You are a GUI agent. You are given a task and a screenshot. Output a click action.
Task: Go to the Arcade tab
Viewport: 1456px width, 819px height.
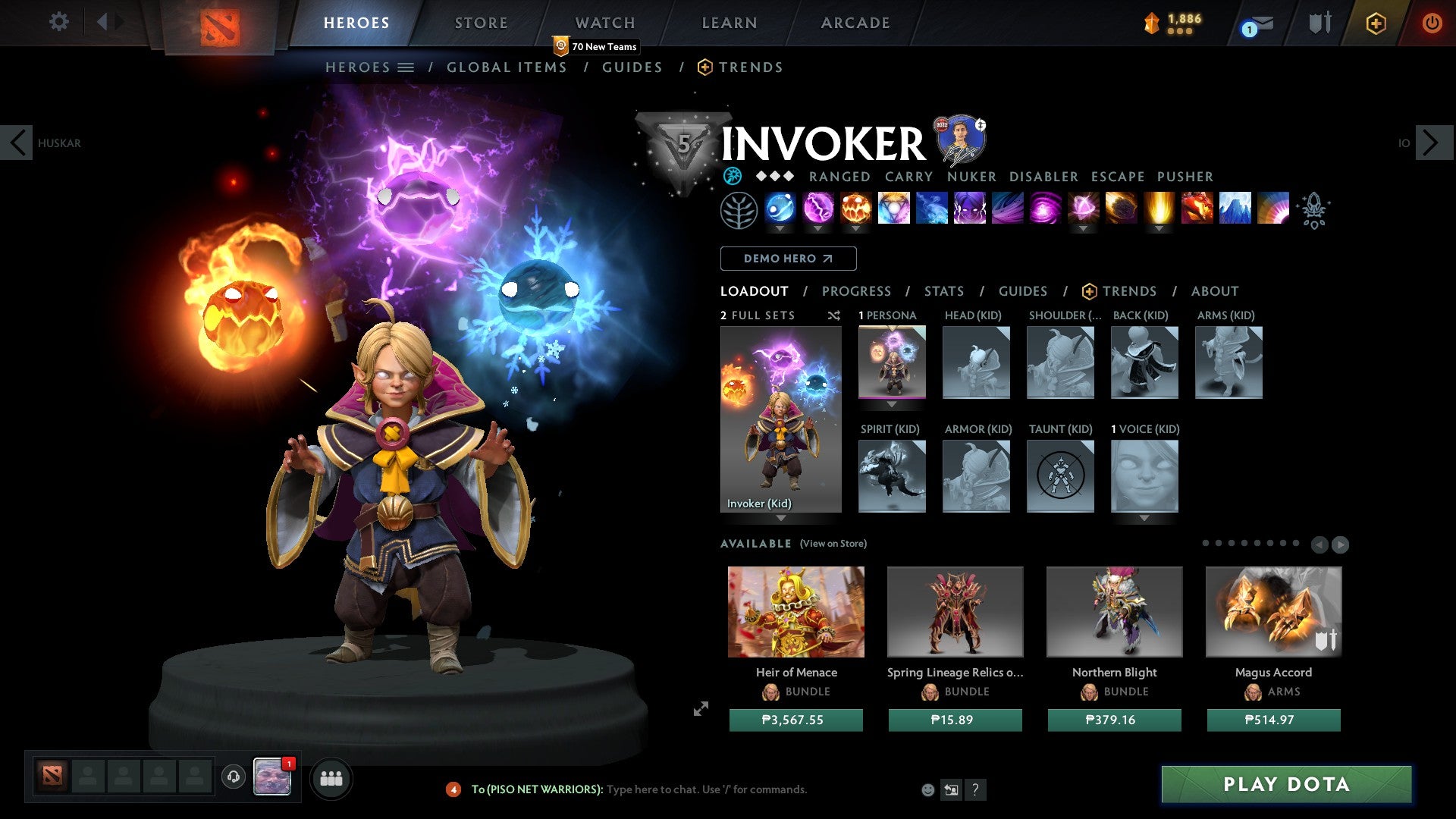pos(855,23)
